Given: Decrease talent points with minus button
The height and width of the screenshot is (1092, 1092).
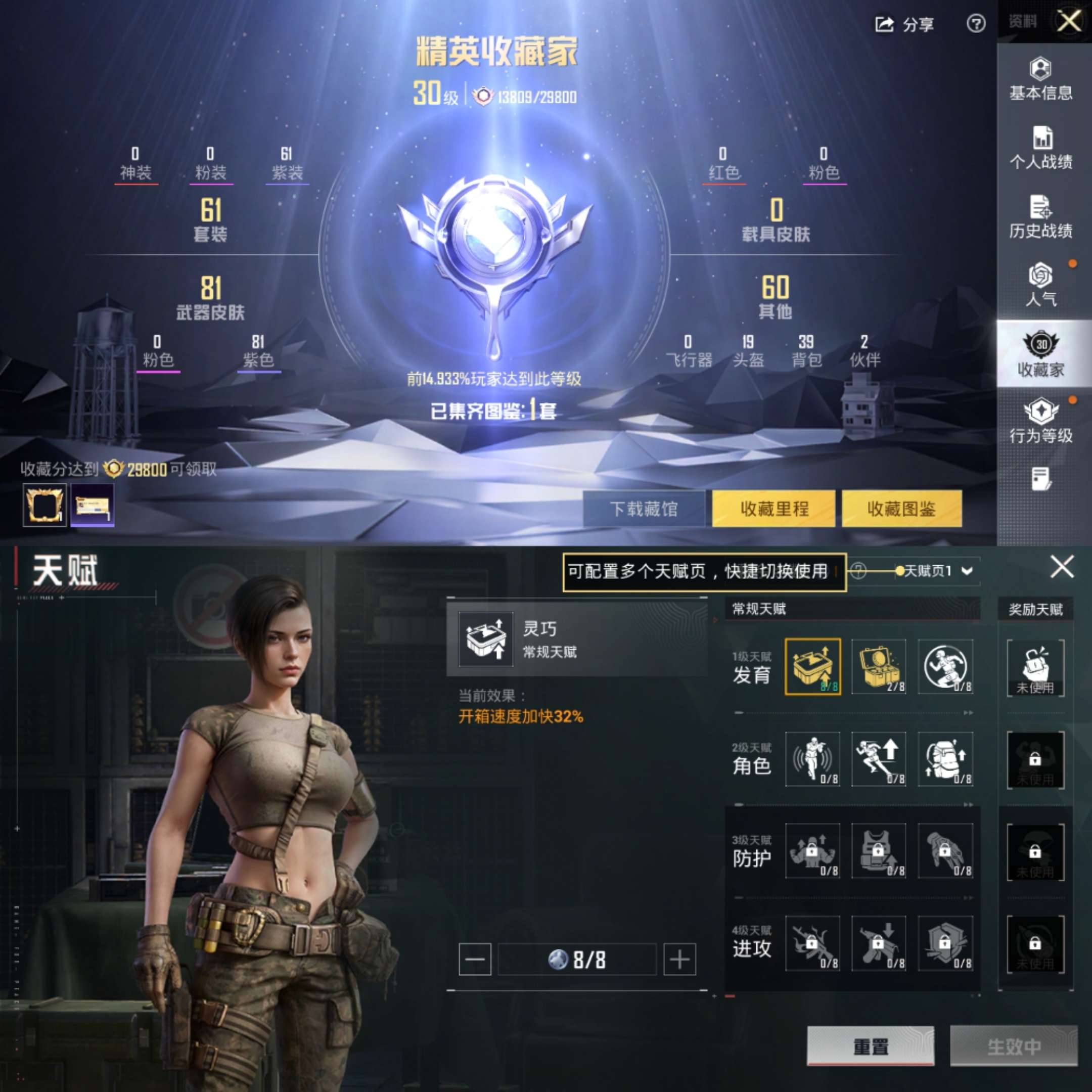Looking at the screenshot, I should tap(475, 959).
